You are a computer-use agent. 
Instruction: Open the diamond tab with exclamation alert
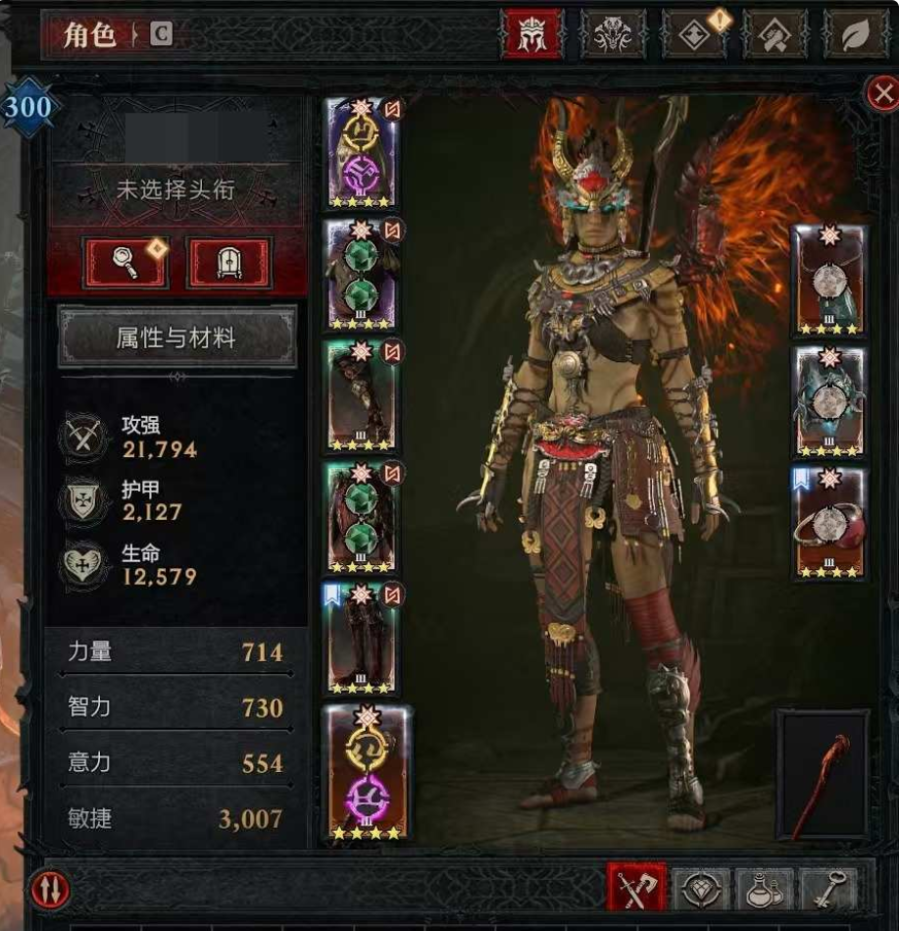click(695, 36)
